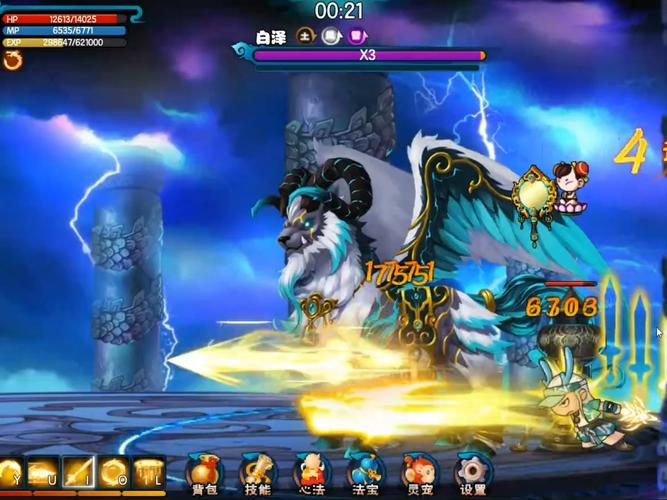Screen dimensions: 667x500
Task: Open the 灵宠 spirit pet menu
Action: (419, 472)
